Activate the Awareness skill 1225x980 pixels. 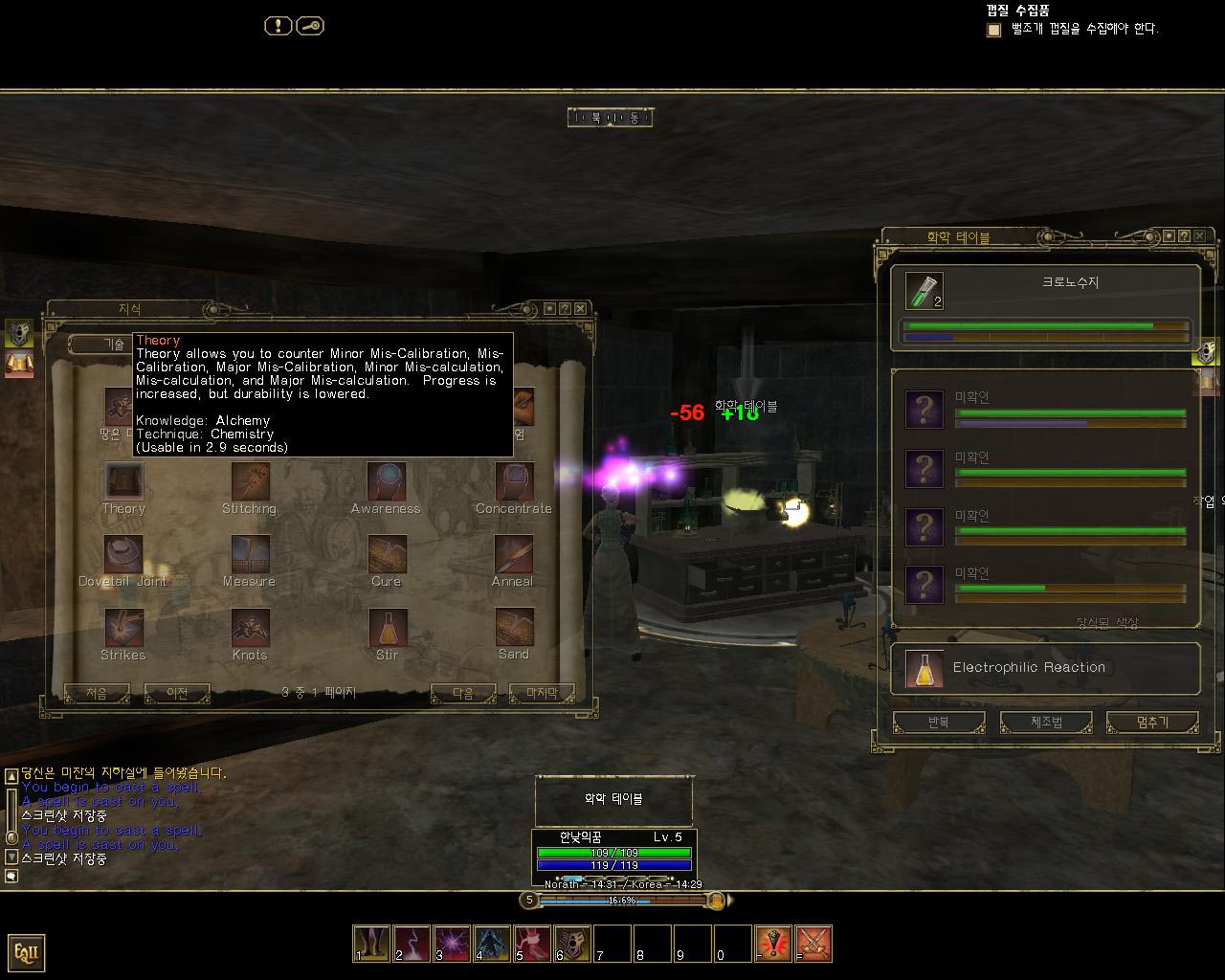[386, 481]
